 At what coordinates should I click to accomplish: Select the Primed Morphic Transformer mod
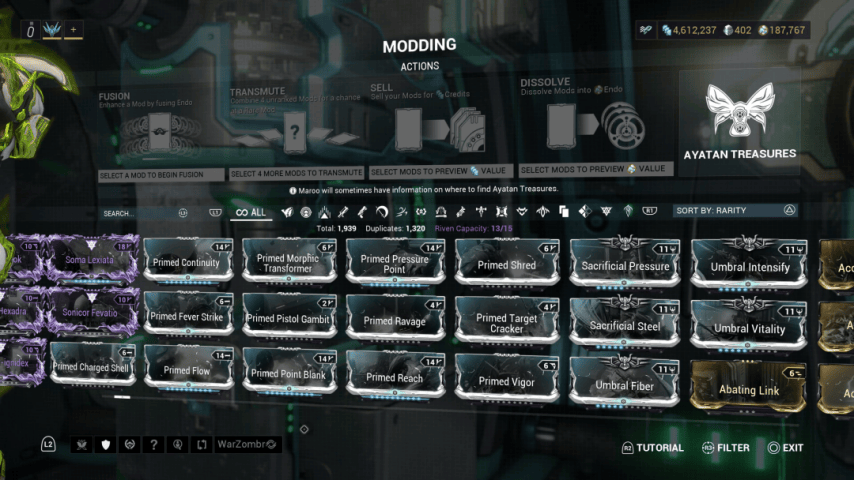coord(290,262)
